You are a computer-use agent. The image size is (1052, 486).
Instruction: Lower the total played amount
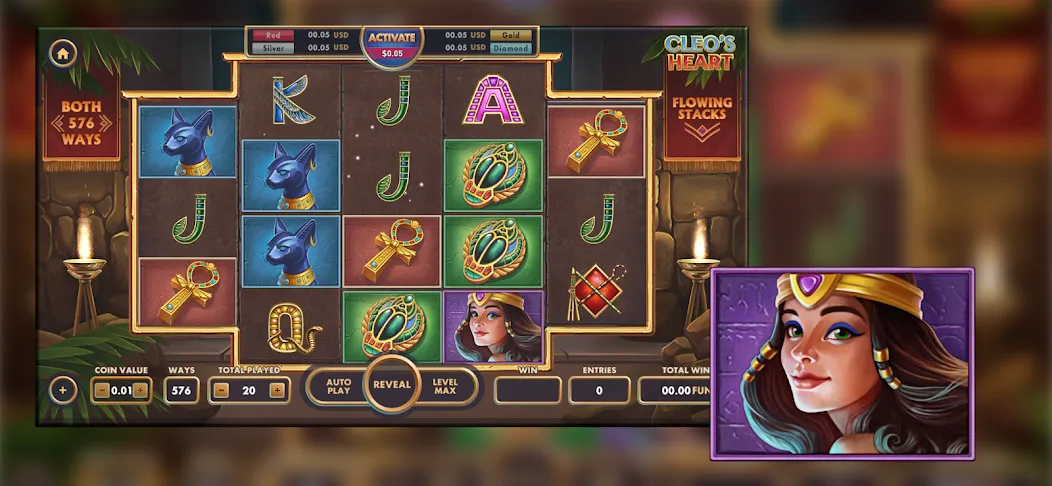point(222,390)
